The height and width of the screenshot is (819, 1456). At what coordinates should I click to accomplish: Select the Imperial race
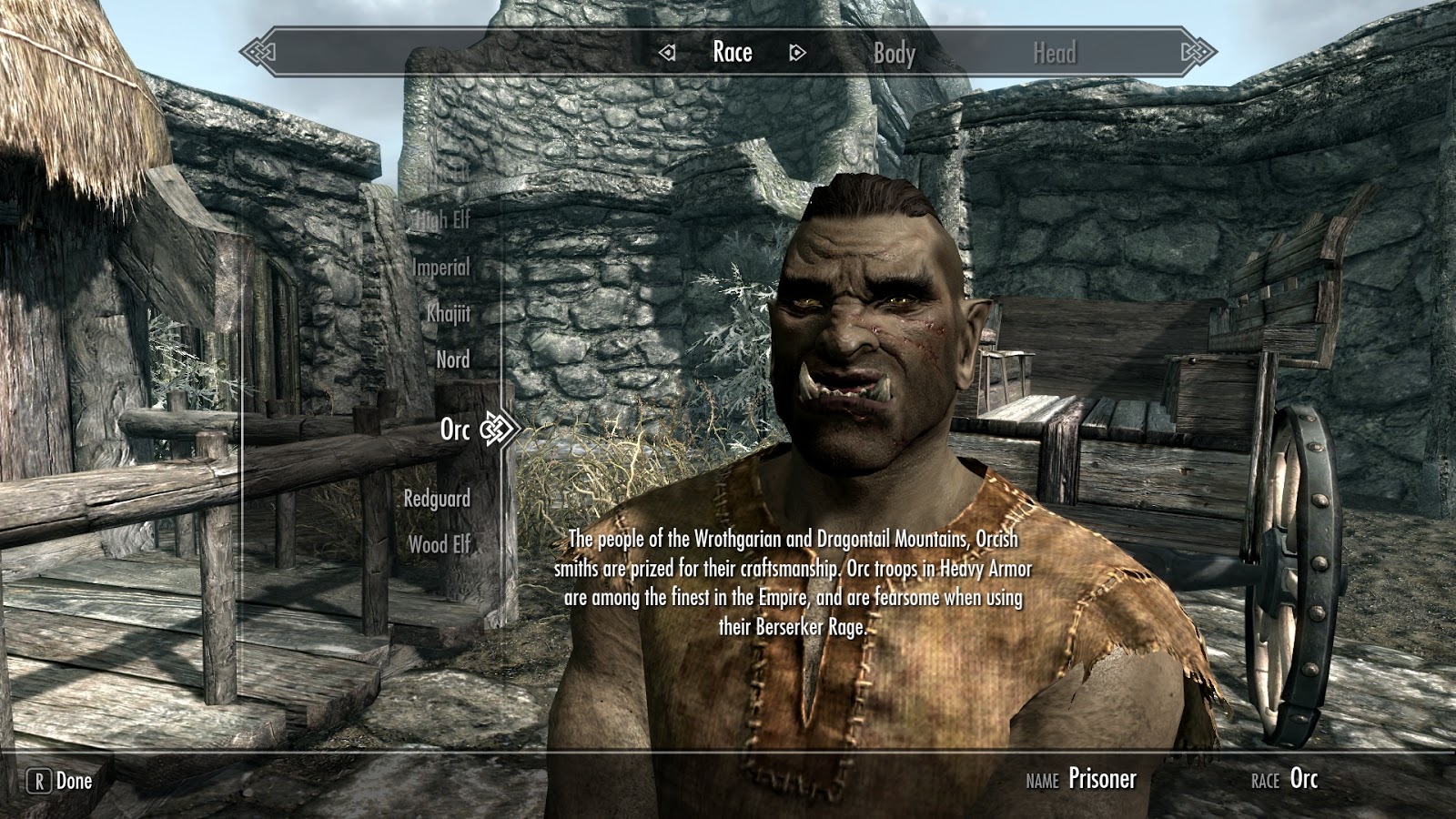440,268
